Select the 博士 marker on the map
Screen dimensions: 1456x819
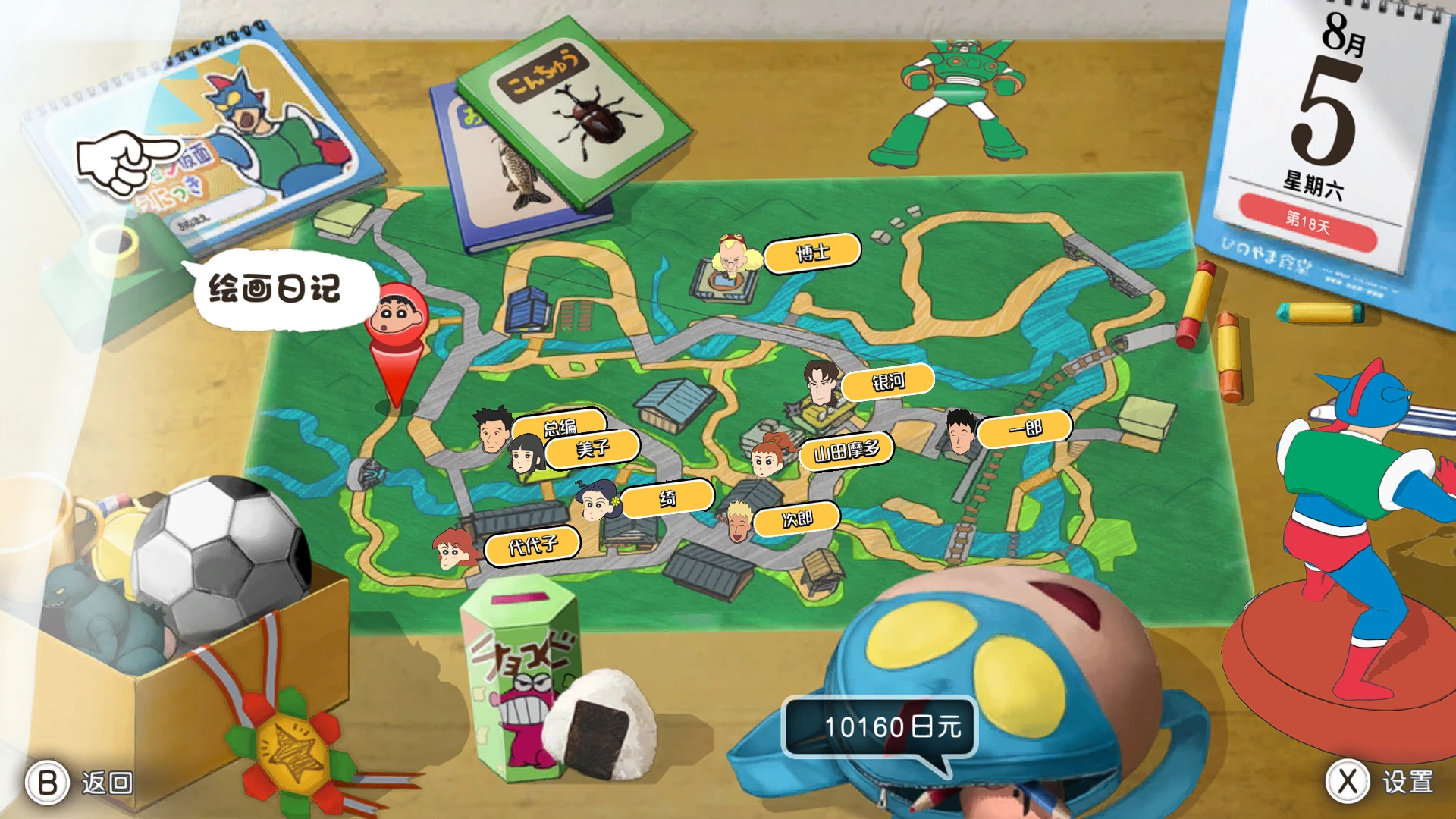(811, 253)
